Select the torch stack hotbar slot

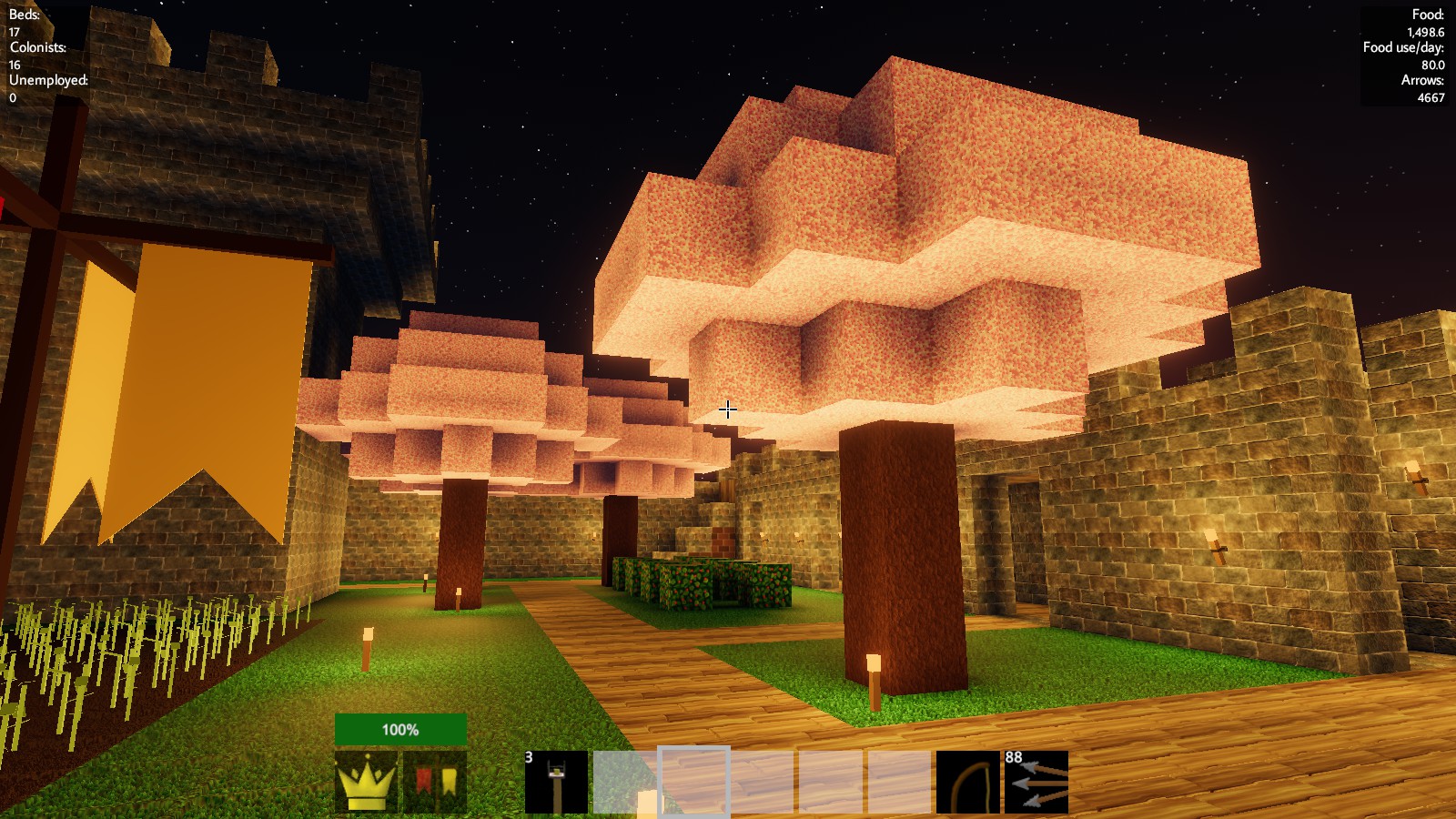[556, 782]
